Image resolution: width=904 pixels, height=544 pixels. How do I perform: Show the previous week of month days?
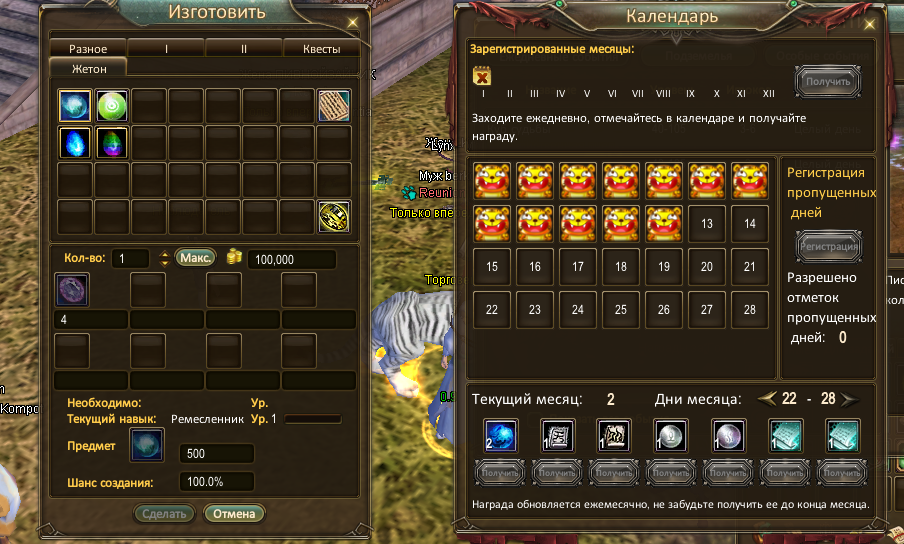point(767,399)
